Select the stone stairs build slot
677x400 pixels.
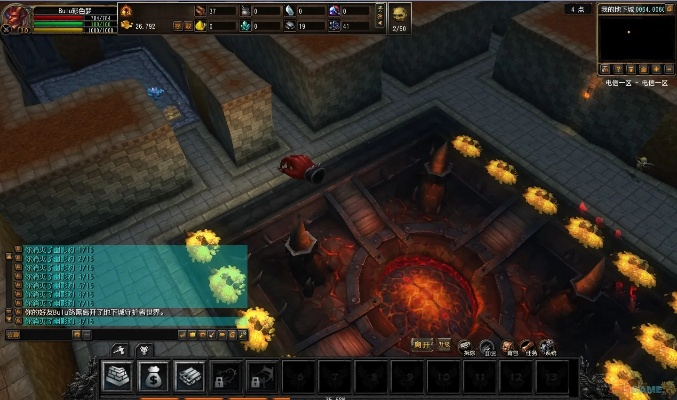pyautogui.click(x=117, y=376)
